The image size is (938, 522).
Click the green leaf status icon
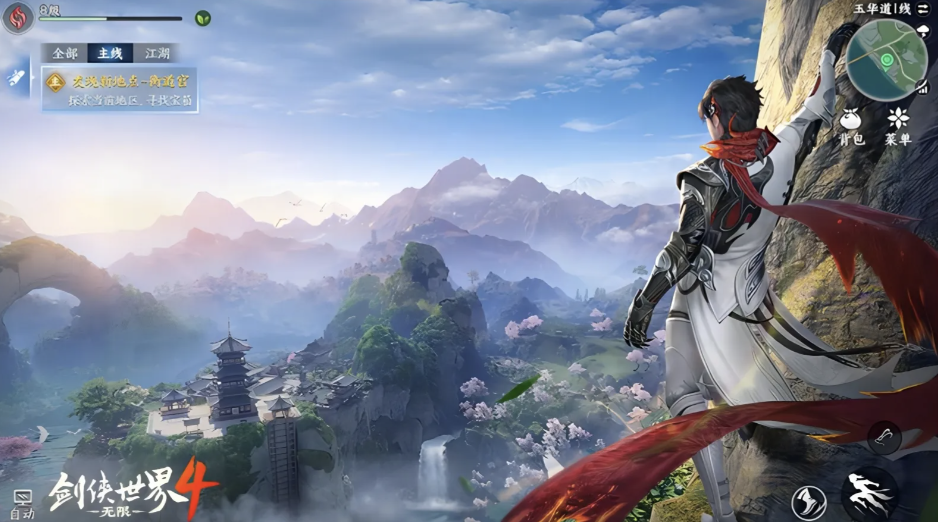click(203, 18)
